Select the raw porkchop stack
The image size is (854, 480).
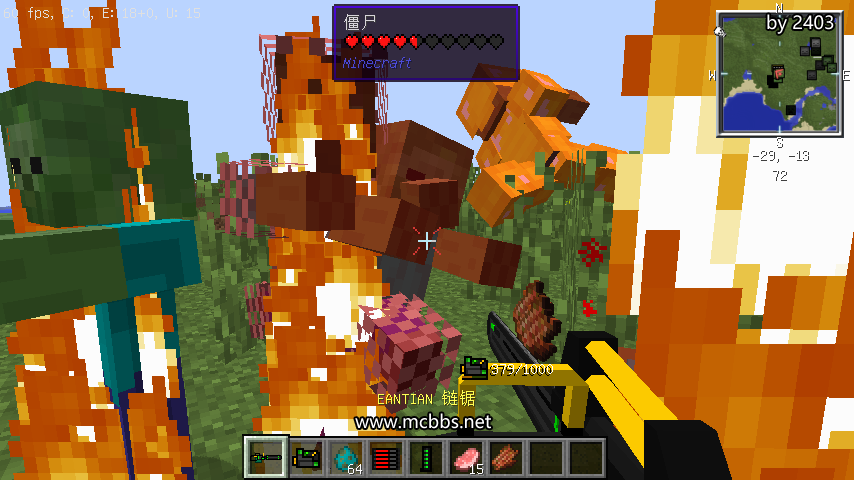pos(465,458)
